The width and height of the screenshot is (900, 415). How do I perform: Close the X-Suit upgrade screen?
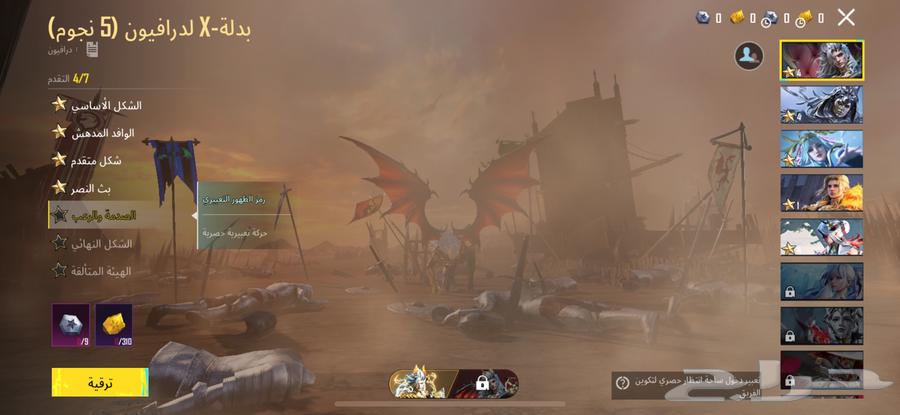(846, 17)
